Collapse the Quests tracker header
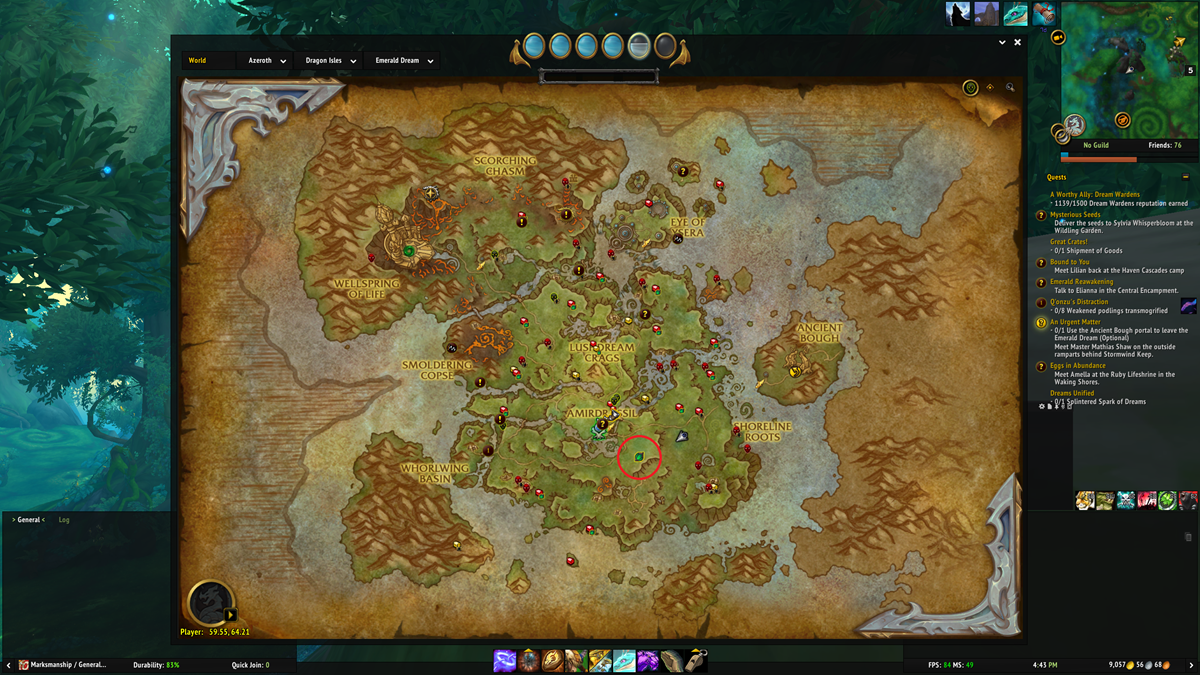Viewport: 1200px width, 675px height. pyautogui.click(x=1186, y=177)
